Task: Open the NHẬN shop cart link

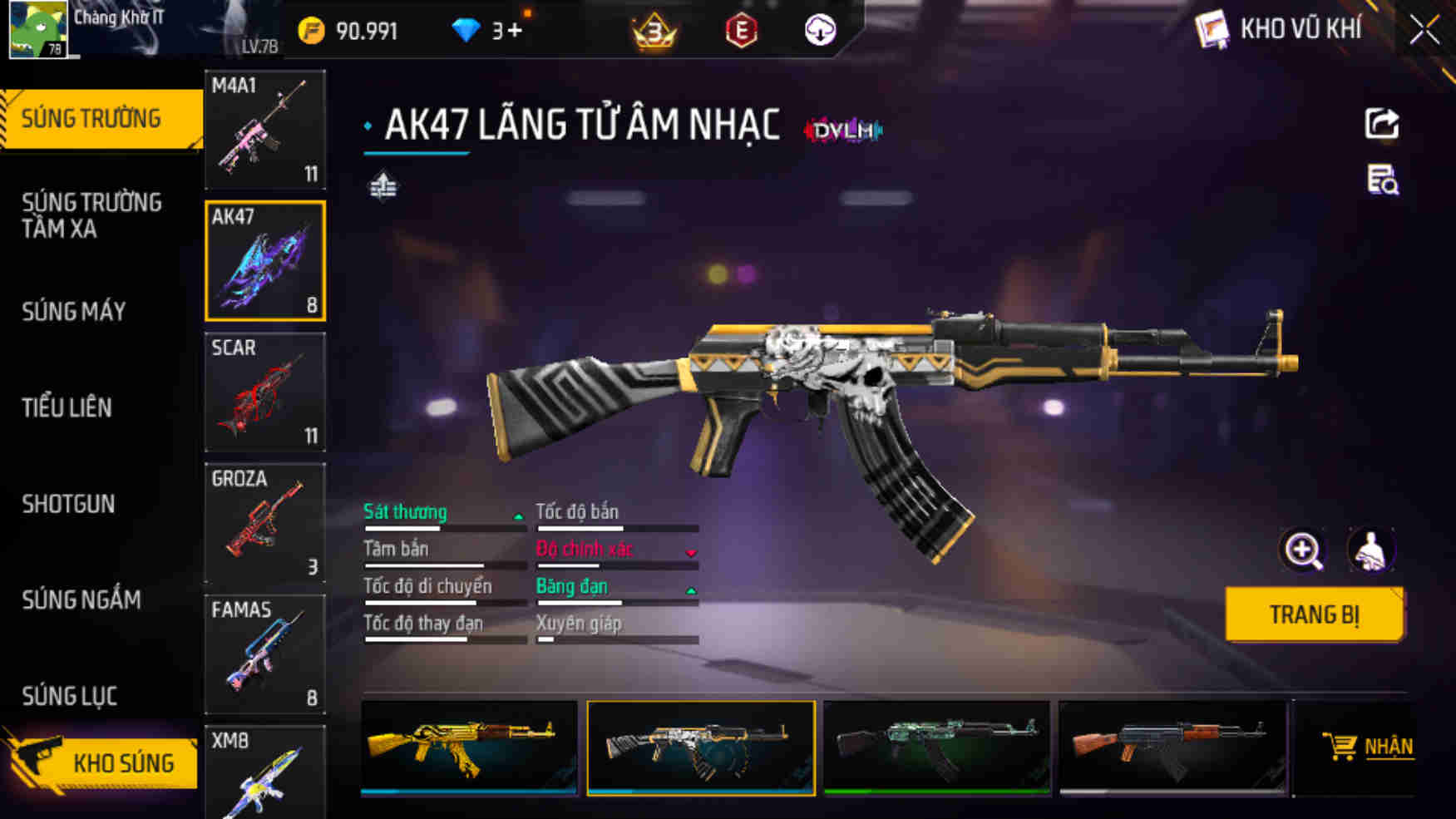Action: click(x=1369, y=747)
